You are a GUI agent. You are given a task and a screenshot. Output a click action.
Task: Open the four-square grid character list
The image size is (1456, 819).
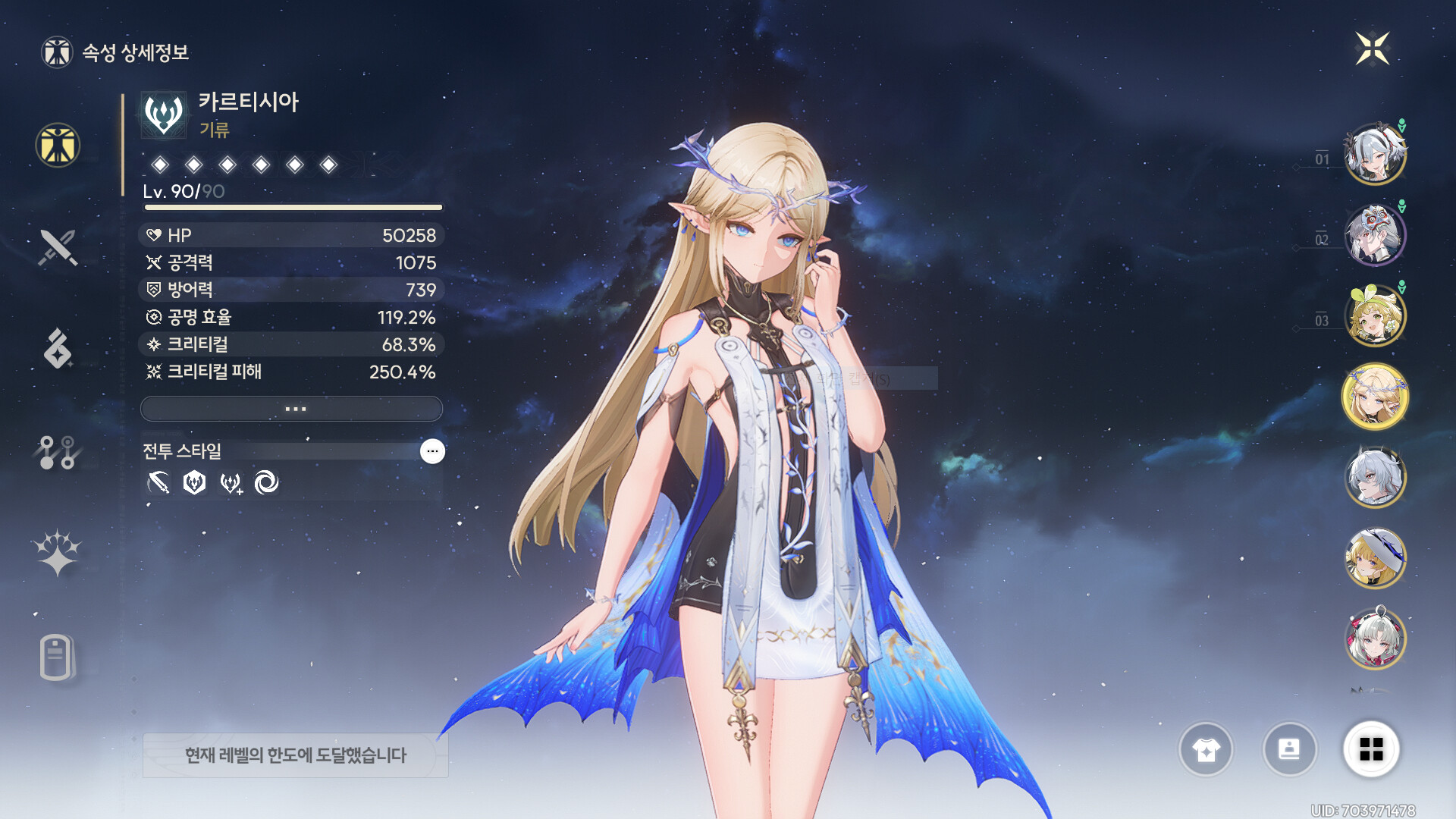tap(1371, 750)
